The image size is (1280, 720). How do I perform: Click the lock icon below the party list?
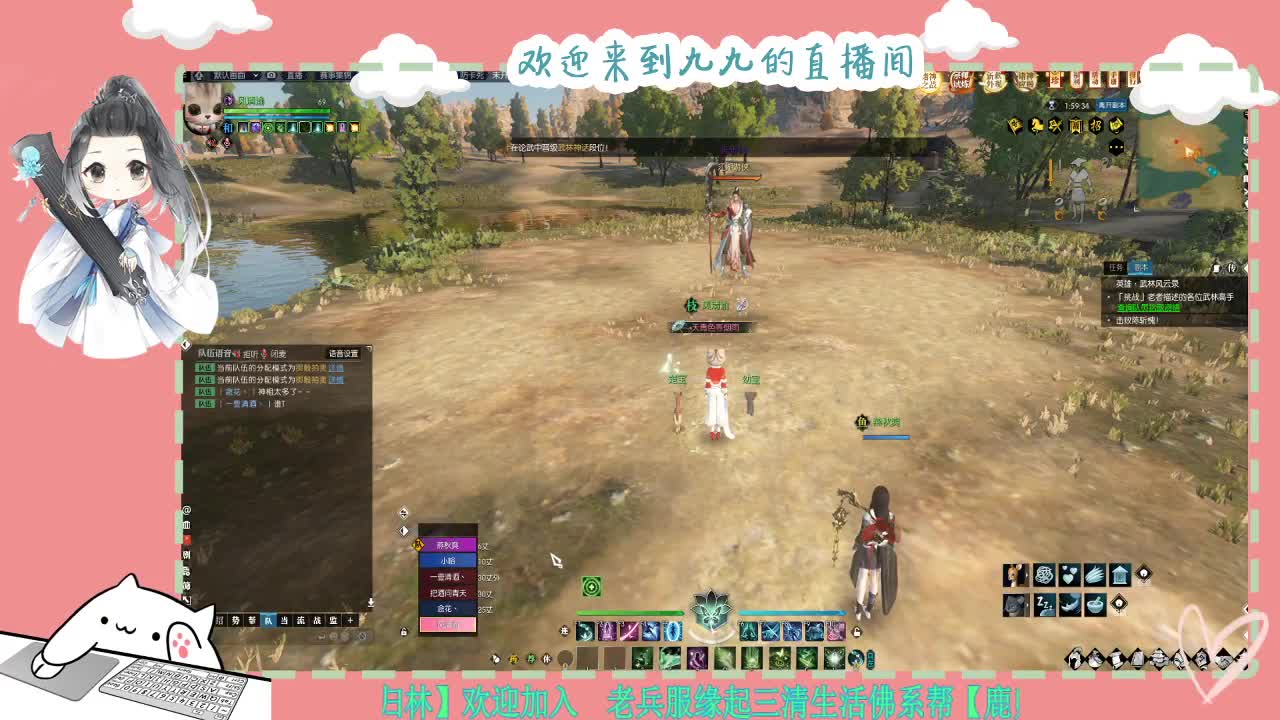tap(403, 633)
